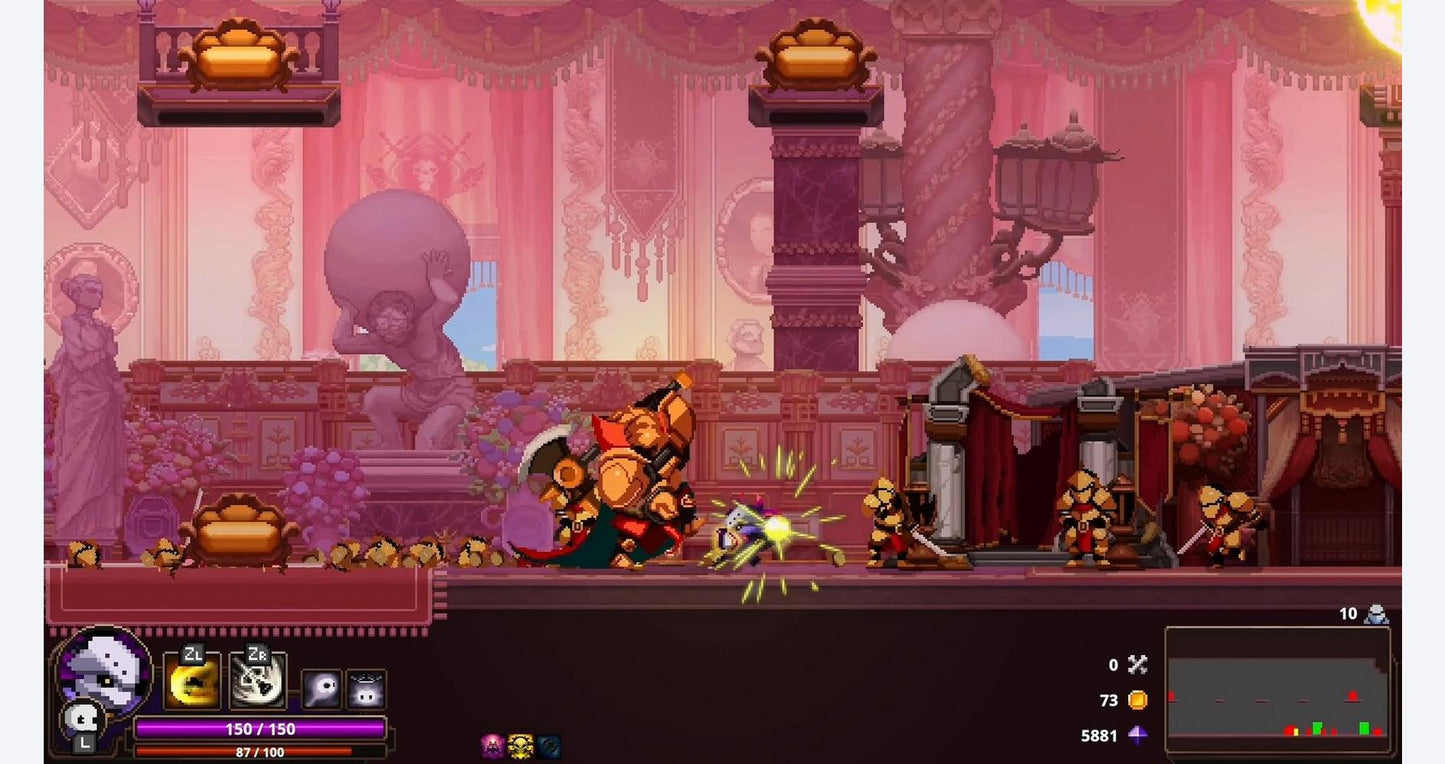Viewport: 1445px width, 764px height.
Task: Click the purple dark quartz gem icon
Action: coord(1137,736)
